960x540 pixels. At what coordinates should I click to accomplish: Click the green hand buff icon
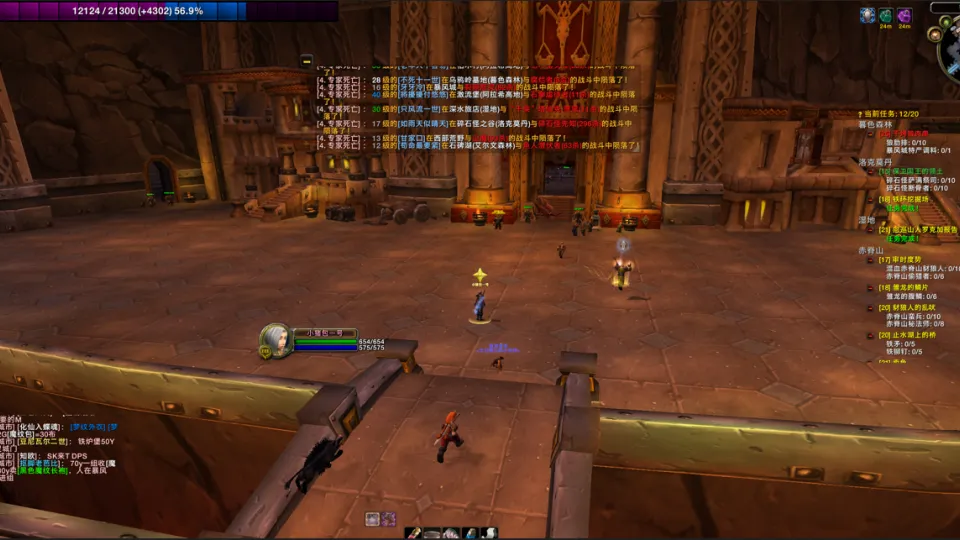[x=885, y=15]
